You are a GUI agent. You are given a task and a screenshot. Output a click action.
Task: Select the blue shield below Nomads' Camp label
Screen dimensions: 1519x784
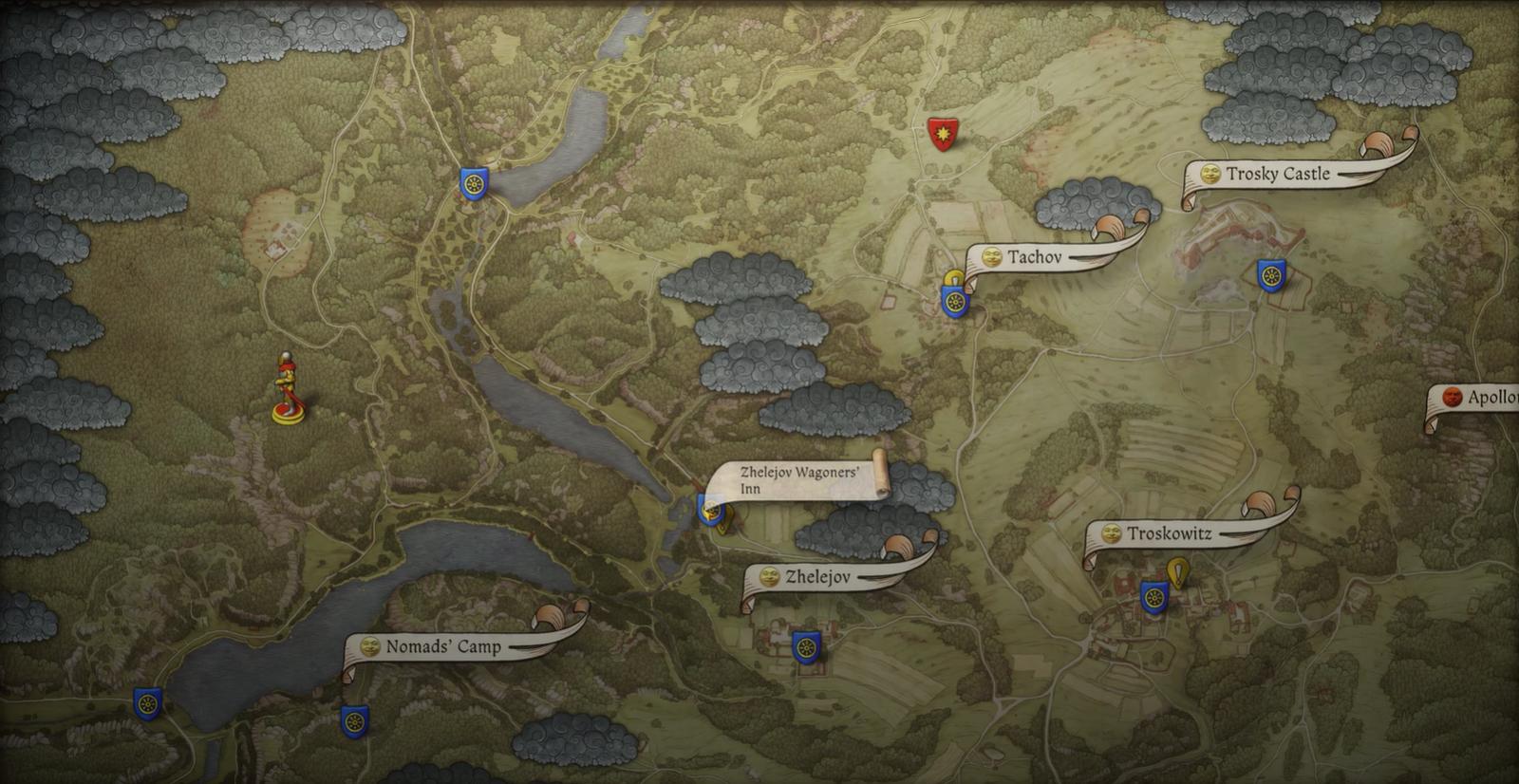354,720
